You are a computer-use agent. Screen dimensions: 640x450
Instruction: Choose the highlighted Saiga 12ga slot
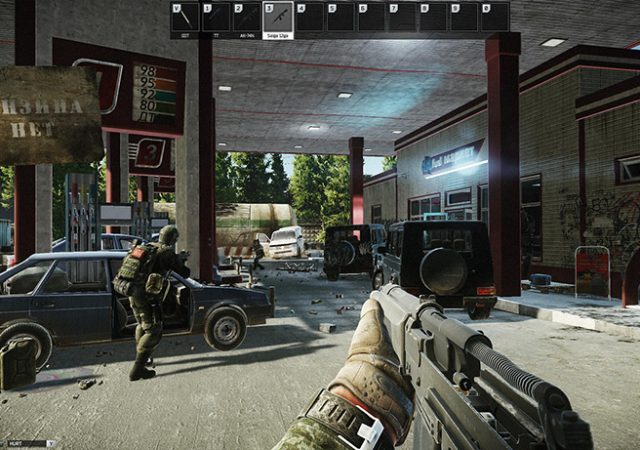click(x=278, y=18)
